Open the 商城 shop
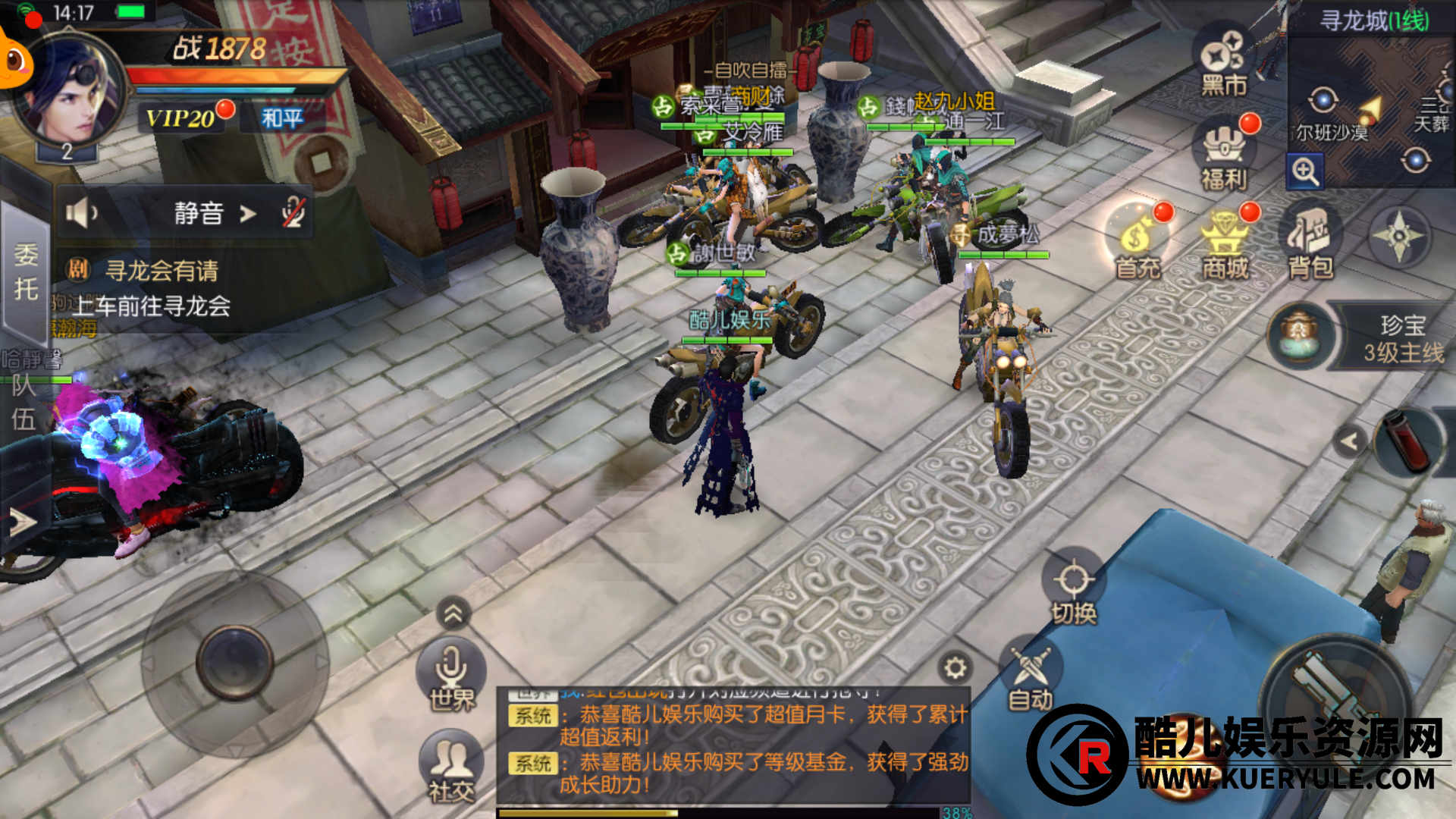The height and width of the screenshot is (819, 1456). 1225,243
